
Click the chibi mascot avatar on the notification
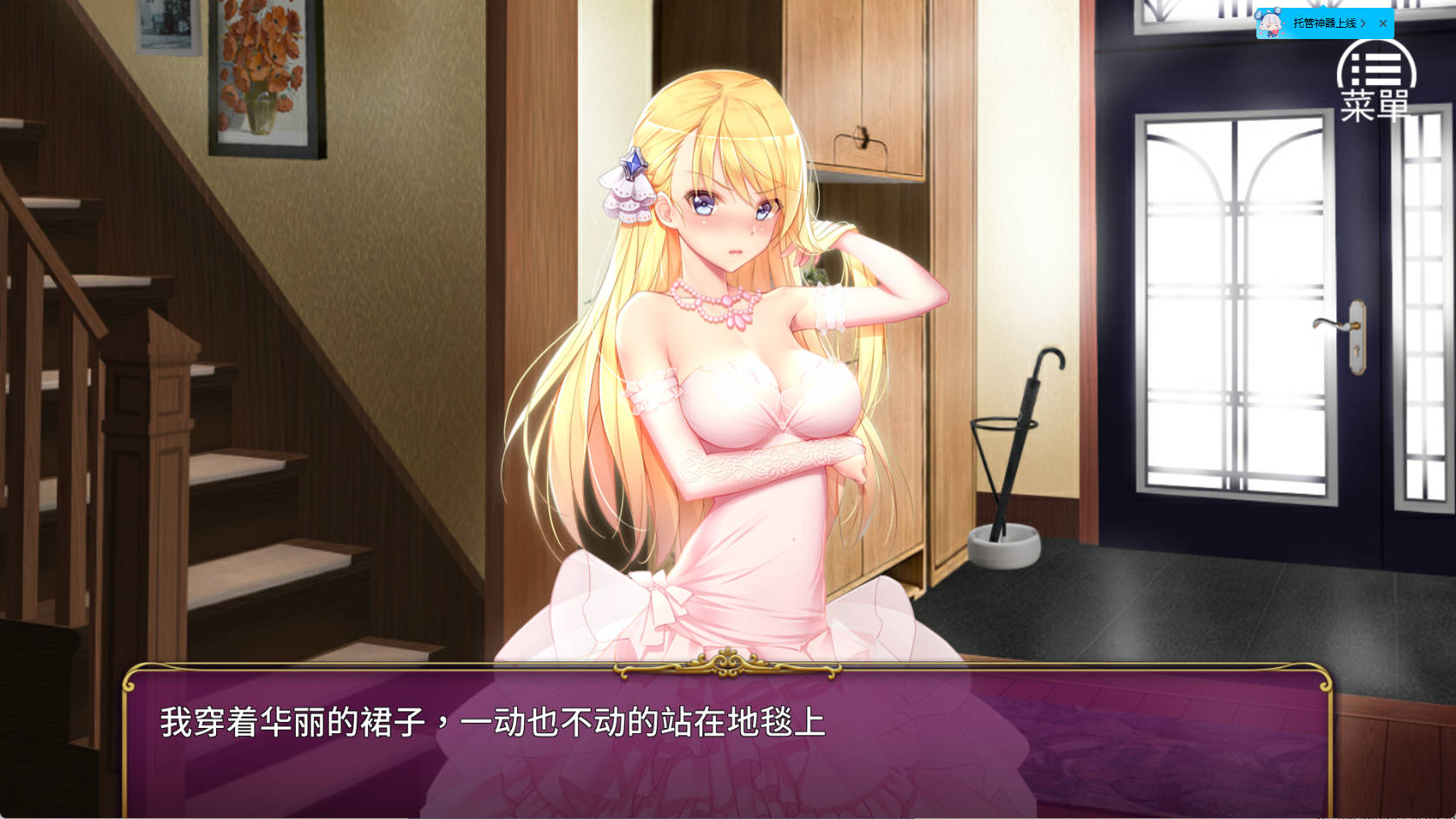click(1269, 22)
